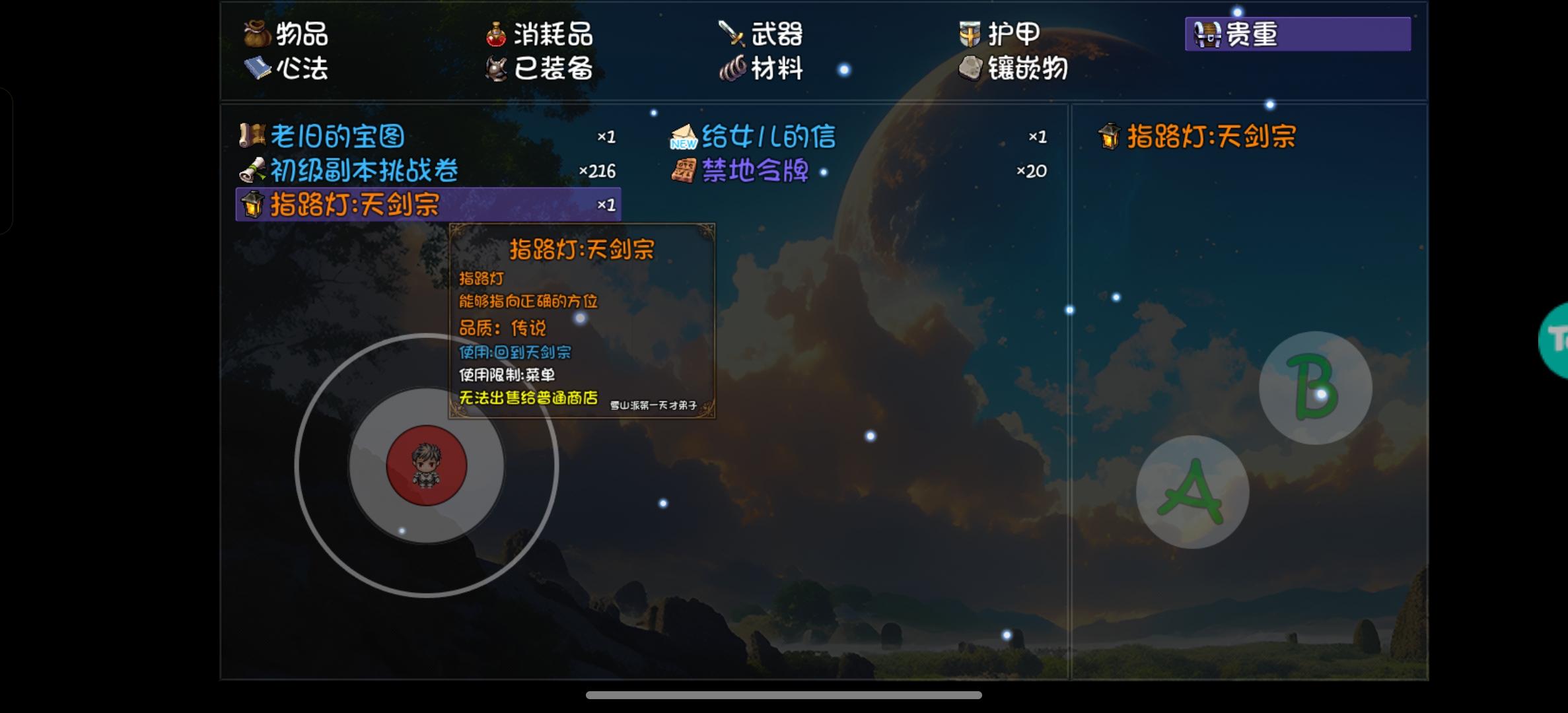Click the 已装备 helmet icon
This screenshot has width=1568, height=713.
[x=497, y=69]
